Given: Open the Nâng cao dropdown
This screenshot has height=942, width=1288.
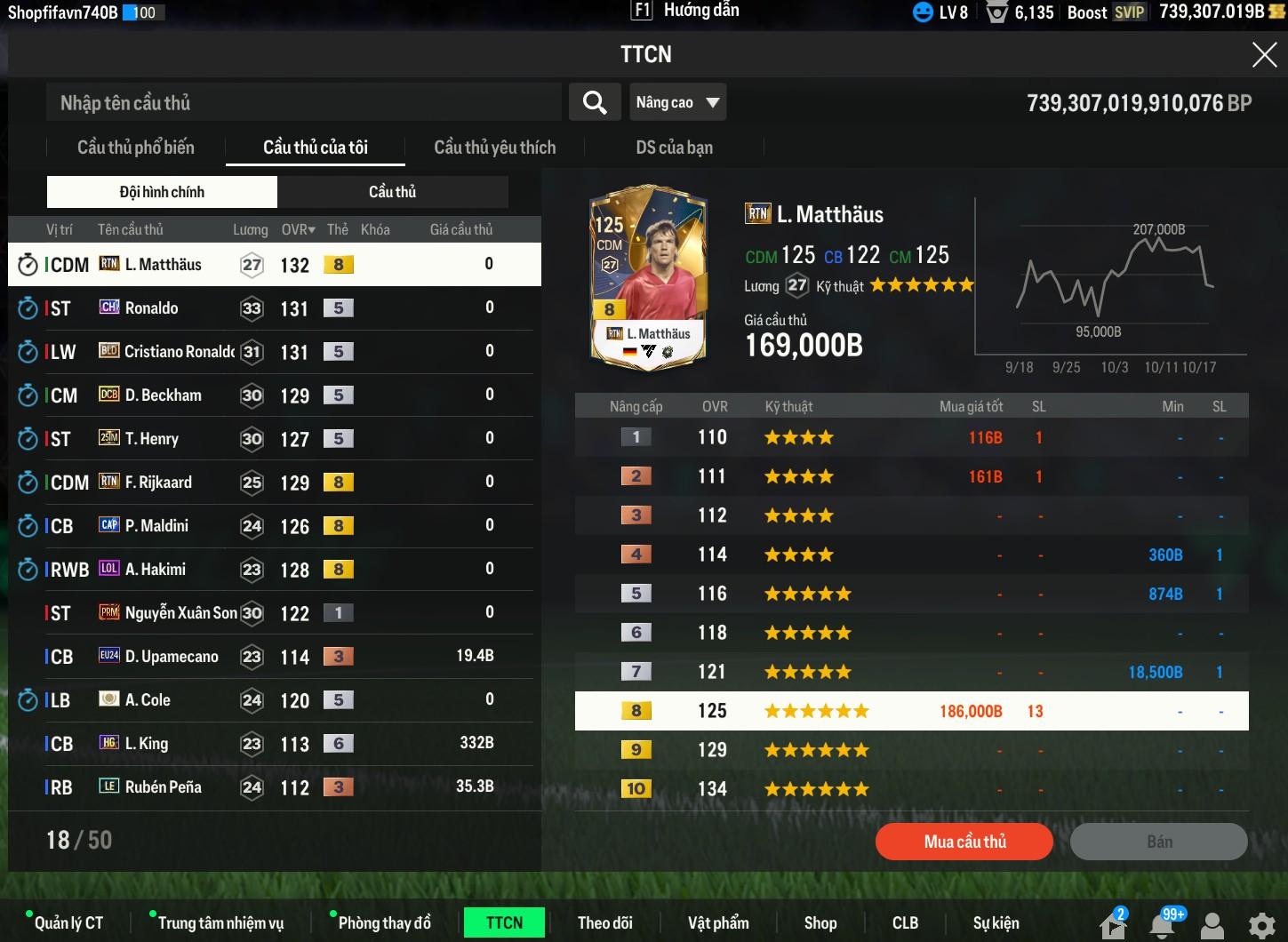Looking at the screenshot, I should [677, 103].
